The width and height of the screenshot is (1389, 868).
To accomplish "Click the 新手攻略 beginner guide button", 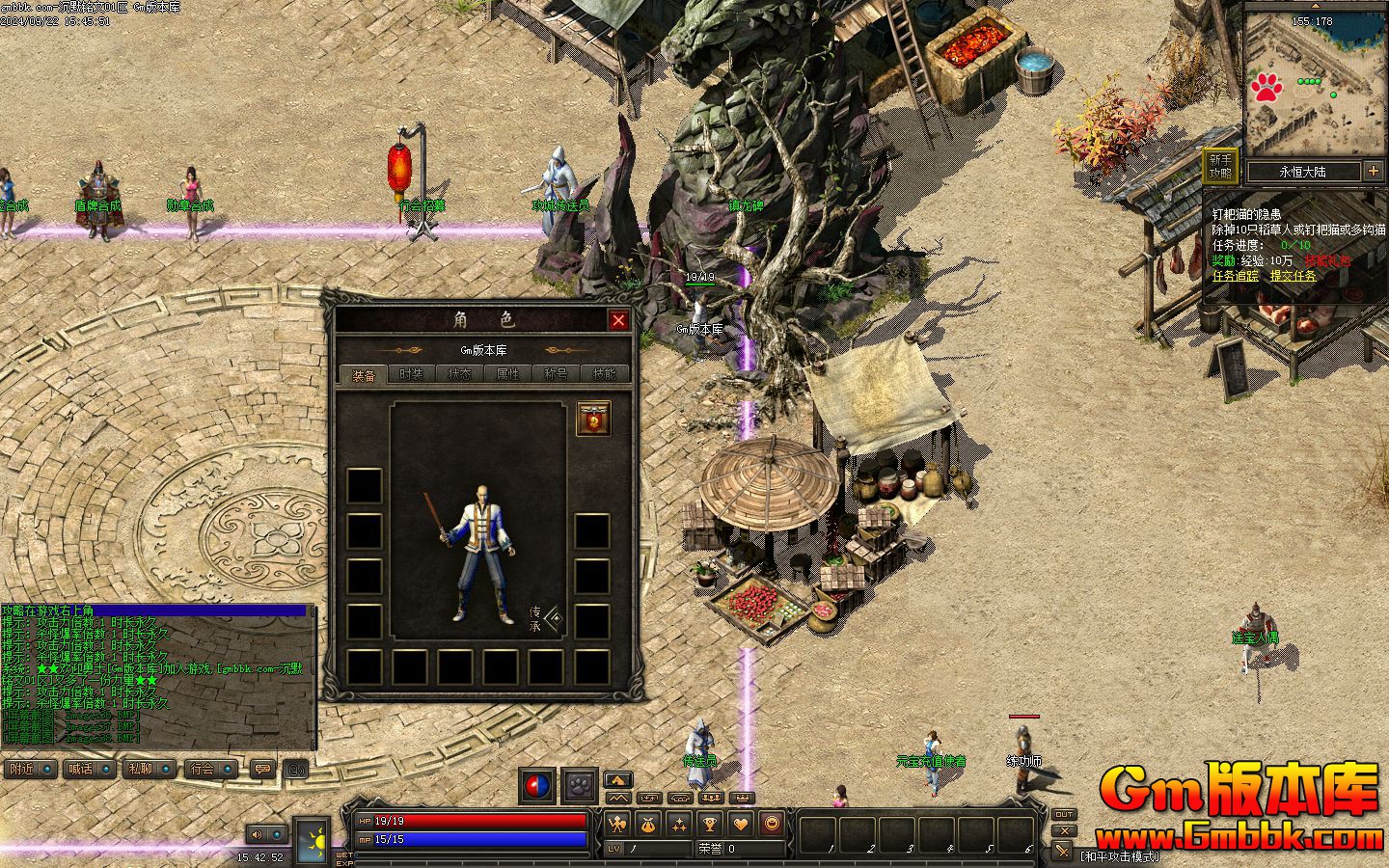I will tap(1220, 167).
